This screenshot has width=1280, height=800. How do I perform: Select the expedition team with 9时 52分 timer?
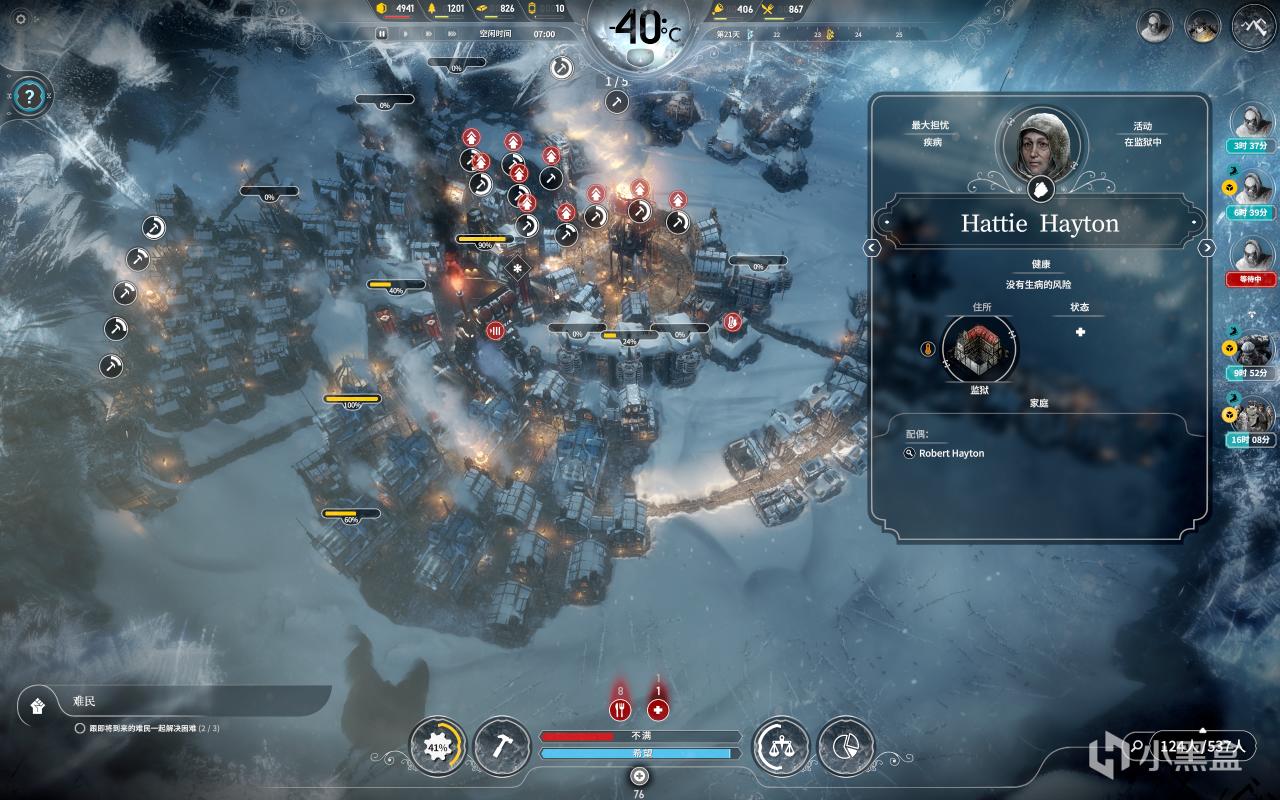coord(1252,350)
